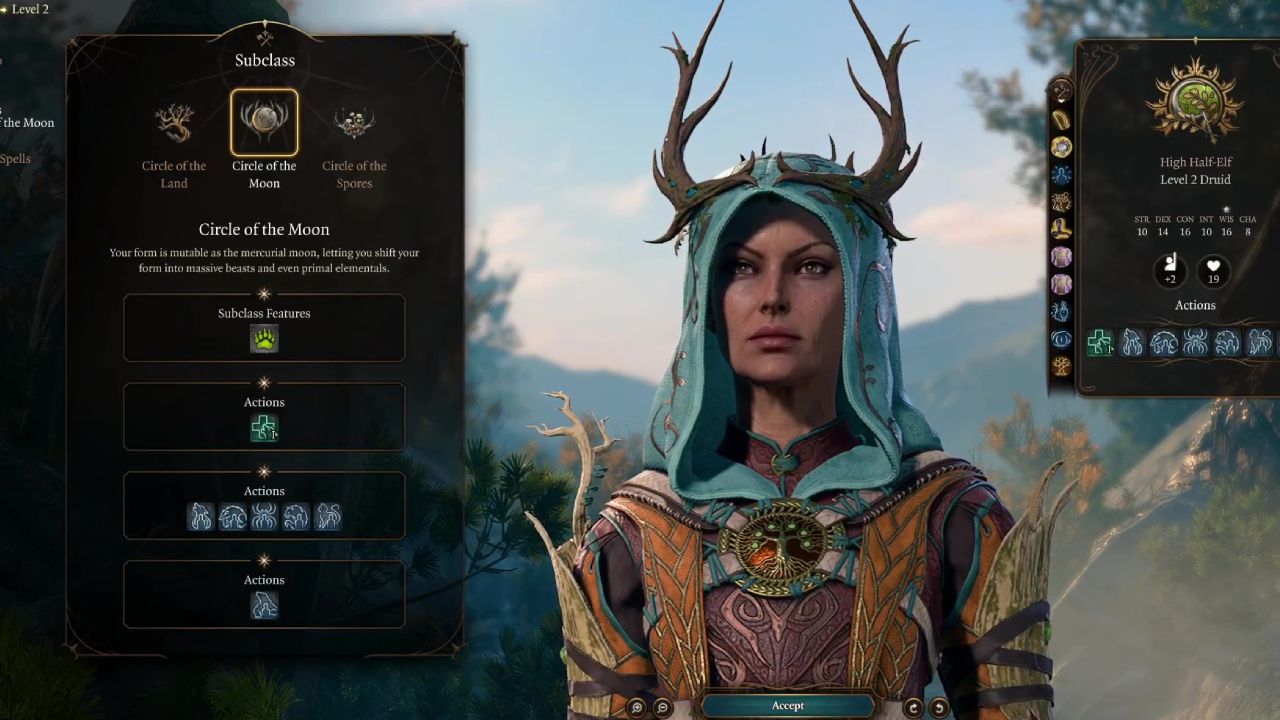
Task: Inspect the green paw Subclass Features icon
Action: 264,340
